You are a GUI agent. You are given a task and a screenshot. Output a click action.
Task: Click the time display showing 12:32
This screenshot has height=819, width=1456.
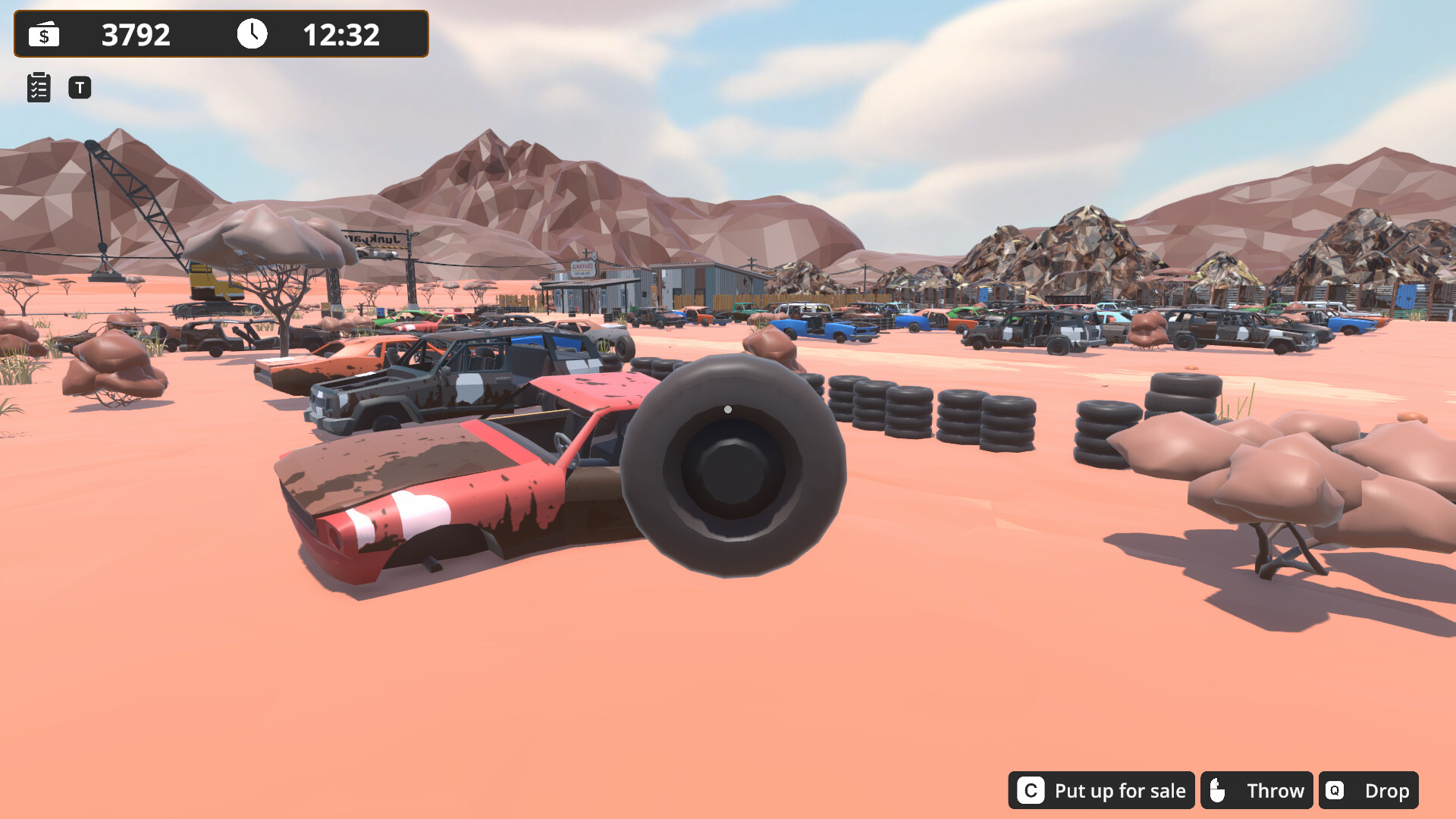coord(340,34)
